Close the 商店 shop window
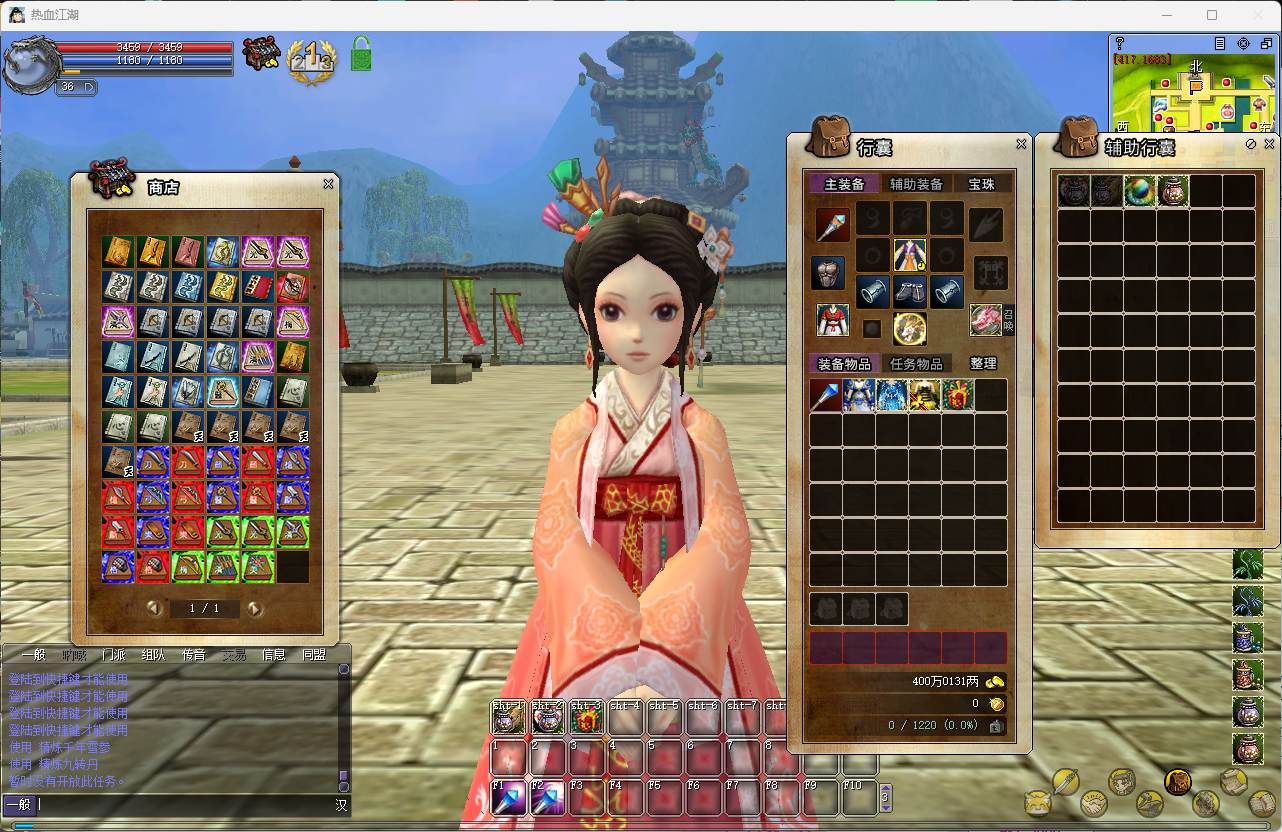The image size is (1282, 832). (328, 184)
